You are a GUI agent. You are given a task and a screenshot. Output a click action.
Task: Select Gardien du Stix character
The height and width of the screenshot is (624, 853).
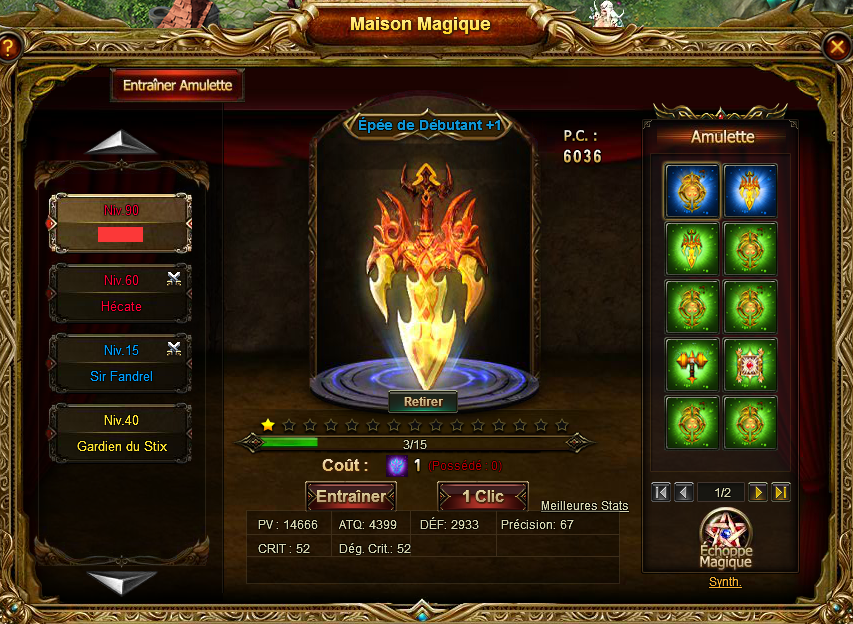121,433
